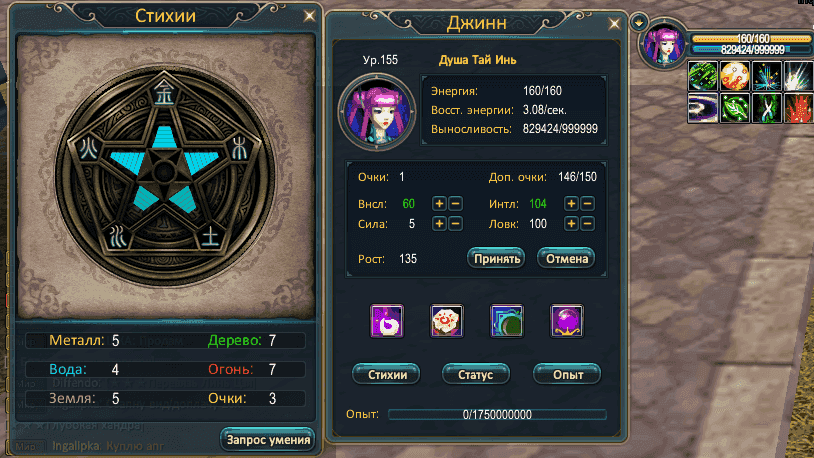This screenshot has width=814, height=458.
Task: Cancel point changes with Отмена
Action: pyautogui.click(x=566, y=258)
